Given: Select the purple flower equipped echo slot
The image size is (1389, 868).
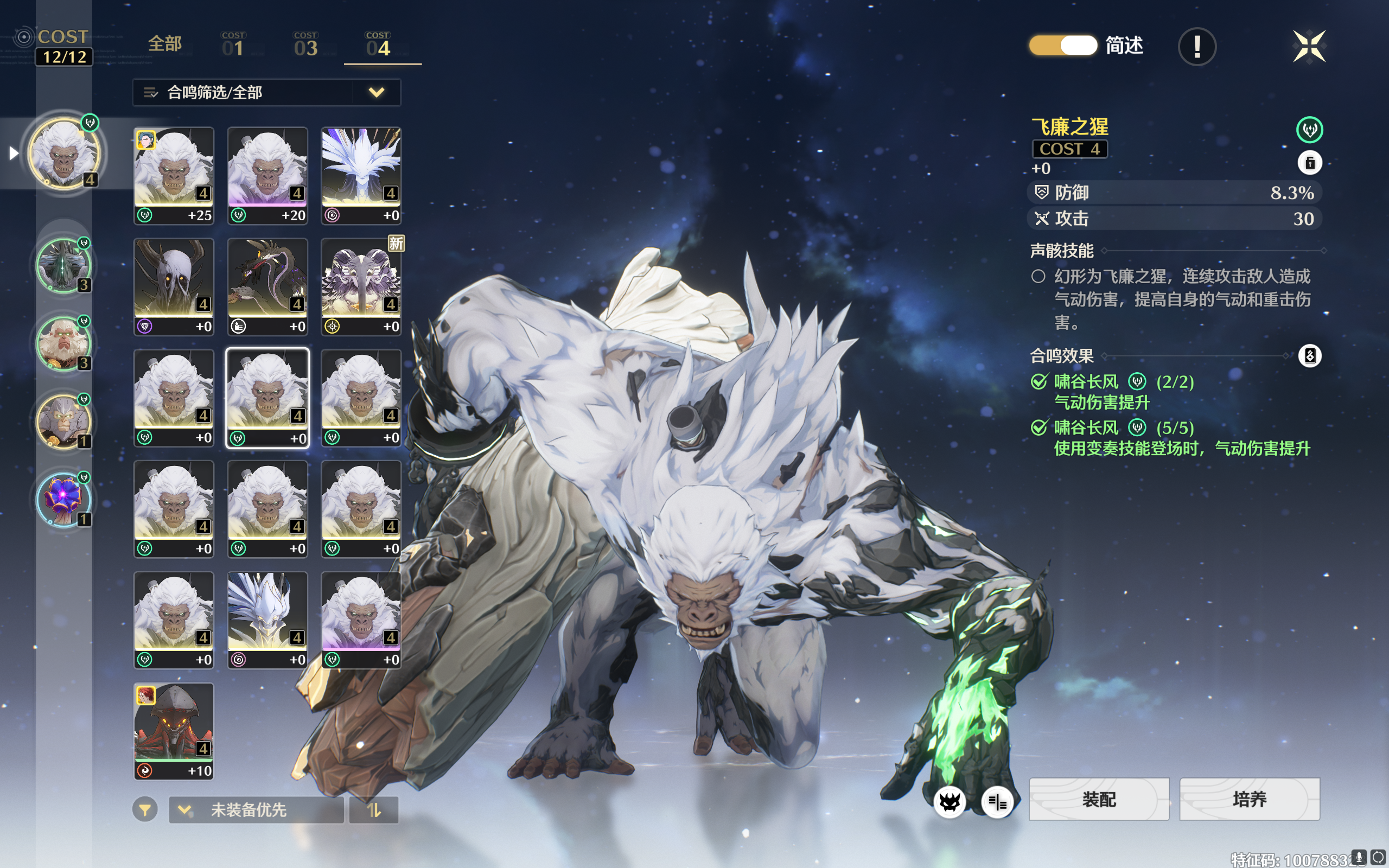Looking at the screenshot, I should 63,499.
